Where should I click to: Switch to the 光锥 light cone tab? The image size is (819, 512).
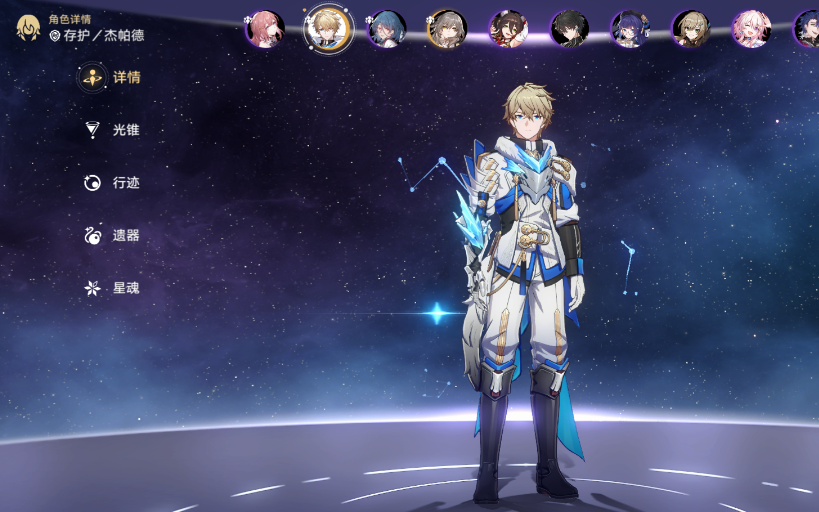pyautogui.click(x=112, y=130)
